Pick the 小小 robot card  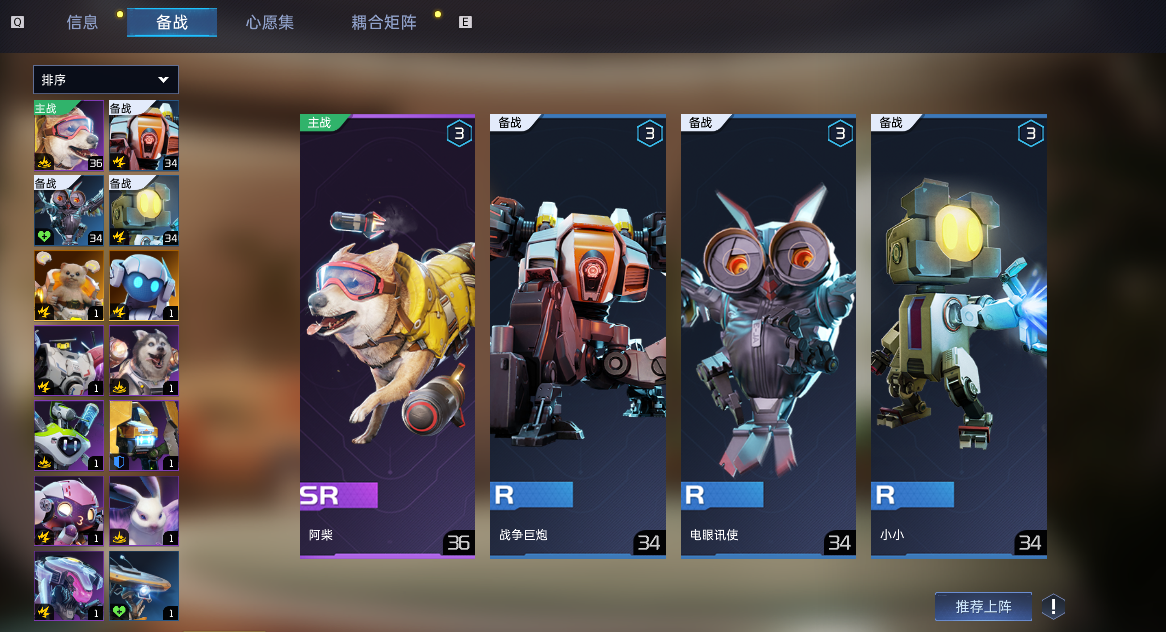[958, 337]
